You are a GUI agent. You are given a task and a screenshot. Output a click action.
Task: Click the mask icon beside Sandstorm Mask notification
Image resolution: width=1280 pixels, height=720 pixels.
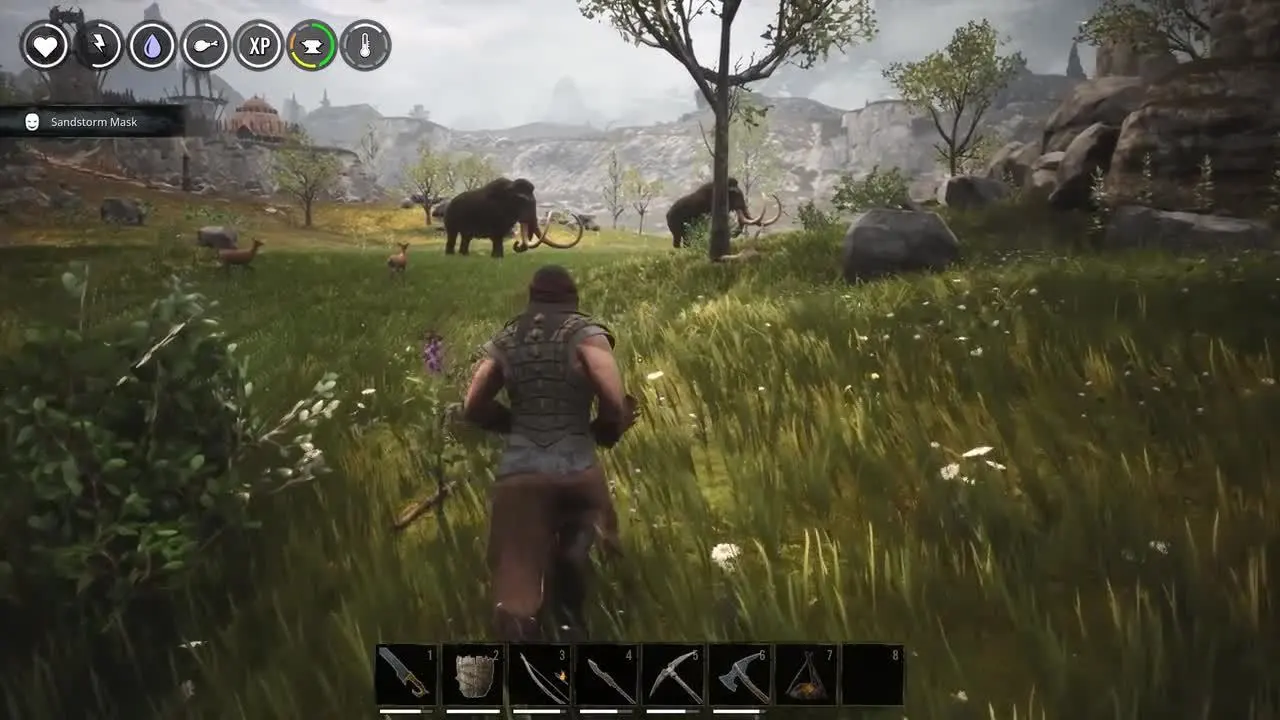tap(30, 121)
